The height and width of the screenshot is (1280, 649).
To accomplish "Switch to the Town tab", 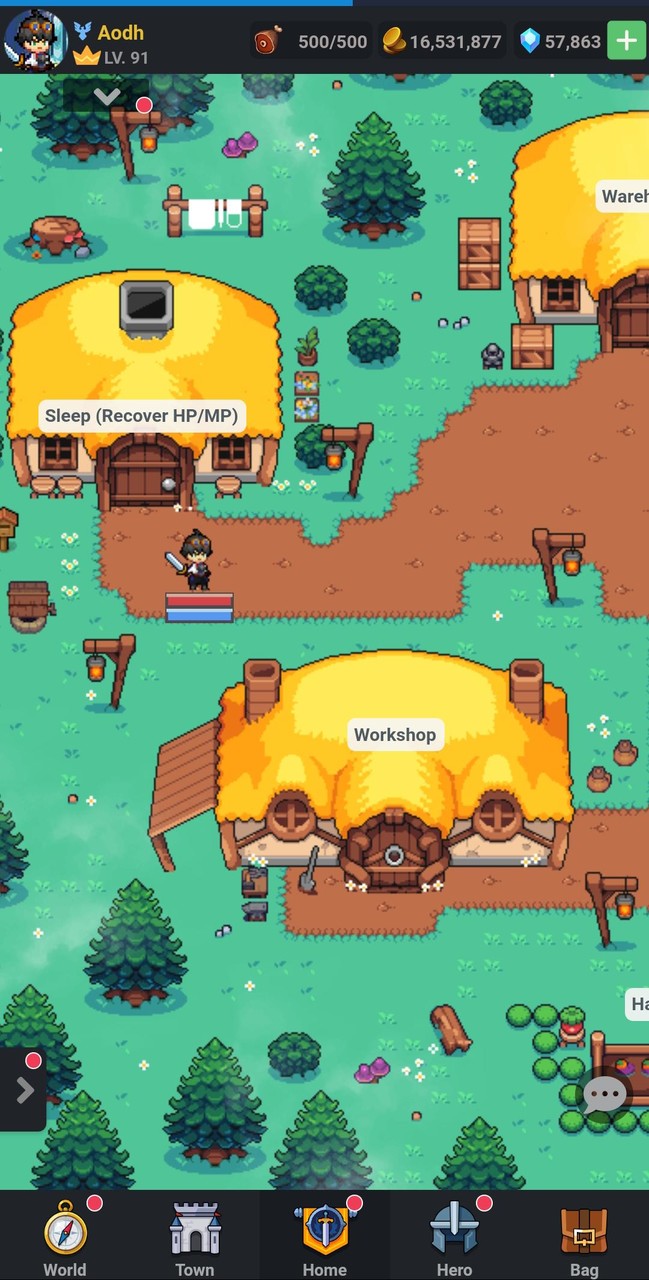I will 195,1239.
